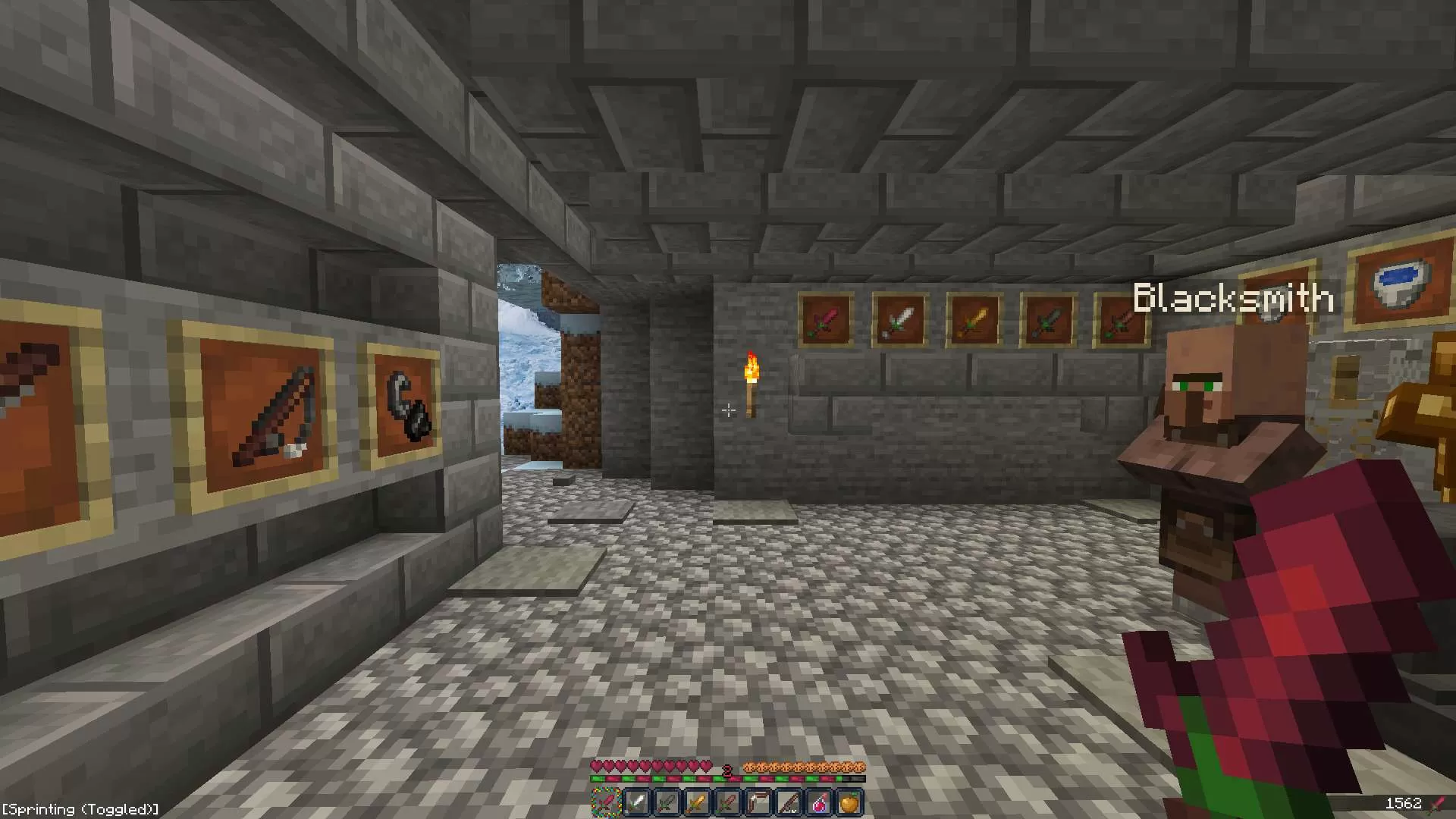Click the Sprinting (Toggled) indicator

pyautogui.click(x=80, y=809)
